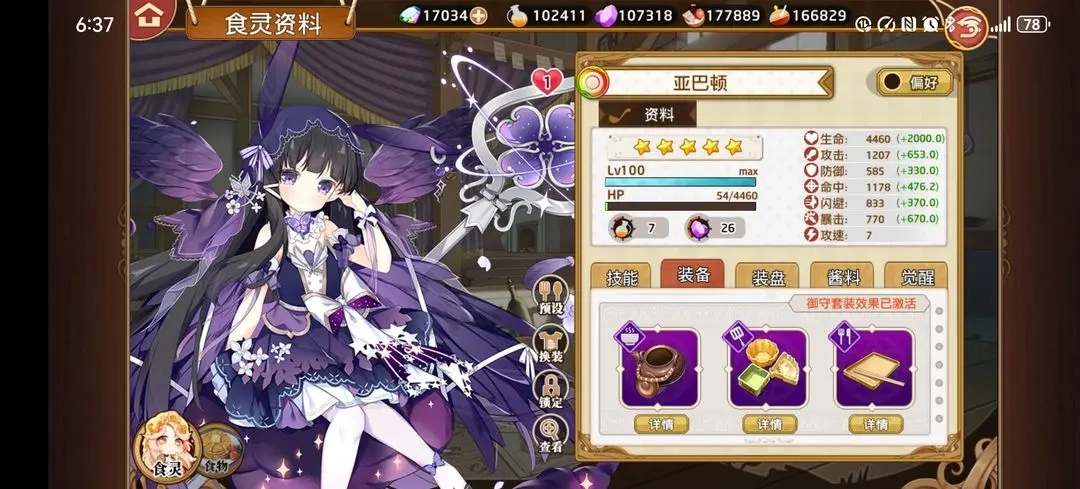Tap the 查看 magnifier view button
Viewport: 1080px width, 489px height.
[x=551, y=435]
